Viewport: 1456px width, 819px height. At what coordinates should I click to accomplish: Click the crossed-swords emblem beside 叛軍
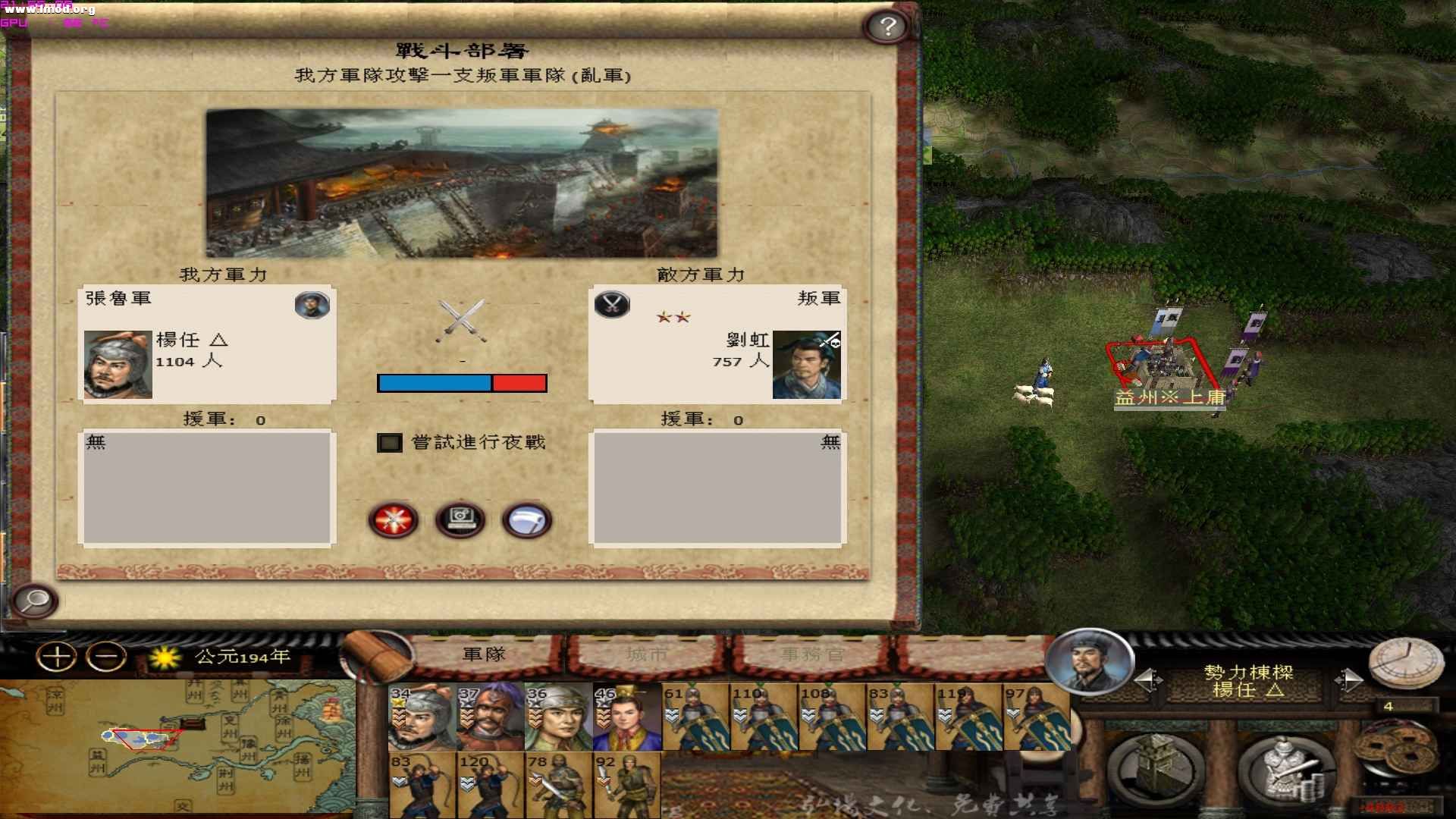(612, 306)
